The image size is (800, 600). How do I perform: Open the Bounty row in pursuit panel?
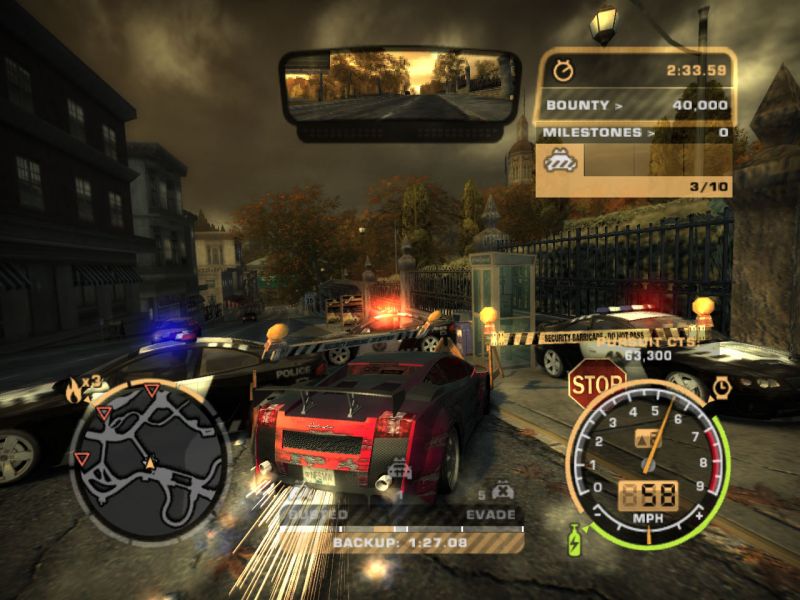pyautogui.click(x=636, y=104)
